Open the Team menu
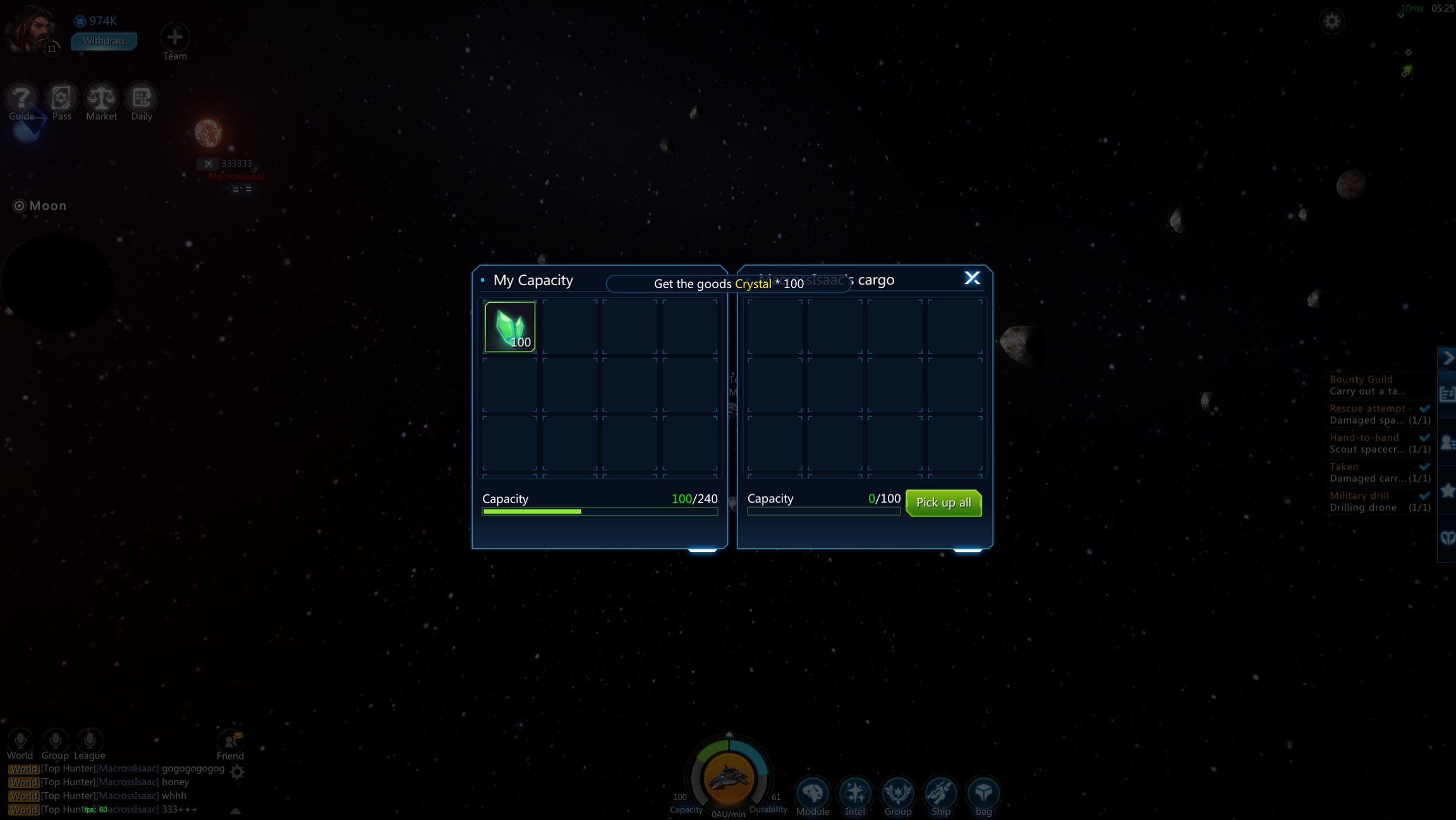The width and height of the screenshot is (1456, 820). tap(174, 38)
